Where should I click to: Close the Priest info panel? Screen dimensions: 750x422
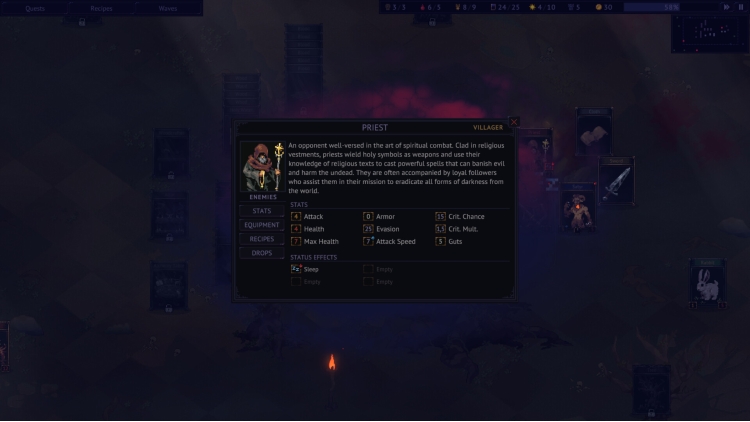pos(514,123)
